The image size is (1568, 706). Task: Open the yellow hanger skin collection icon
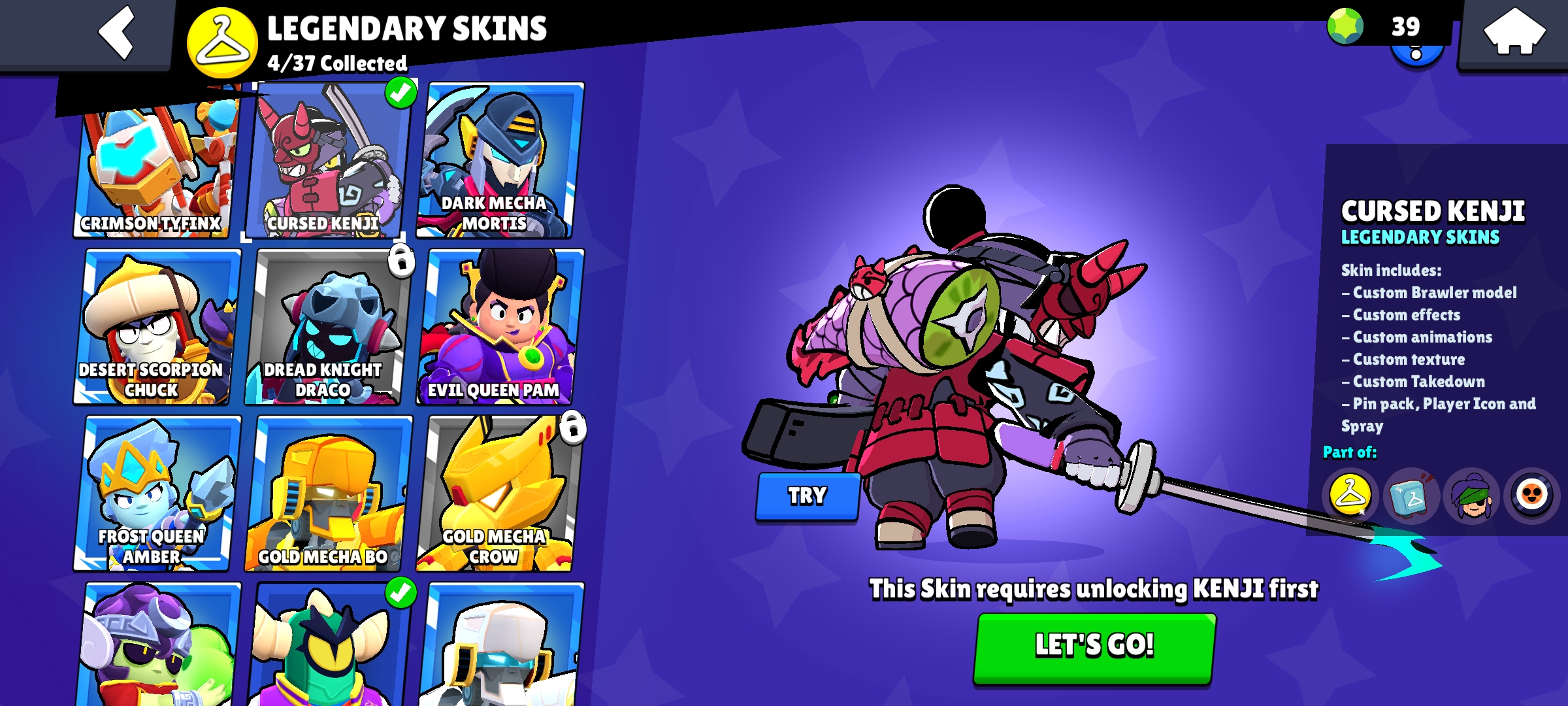tap(1350, 496)
